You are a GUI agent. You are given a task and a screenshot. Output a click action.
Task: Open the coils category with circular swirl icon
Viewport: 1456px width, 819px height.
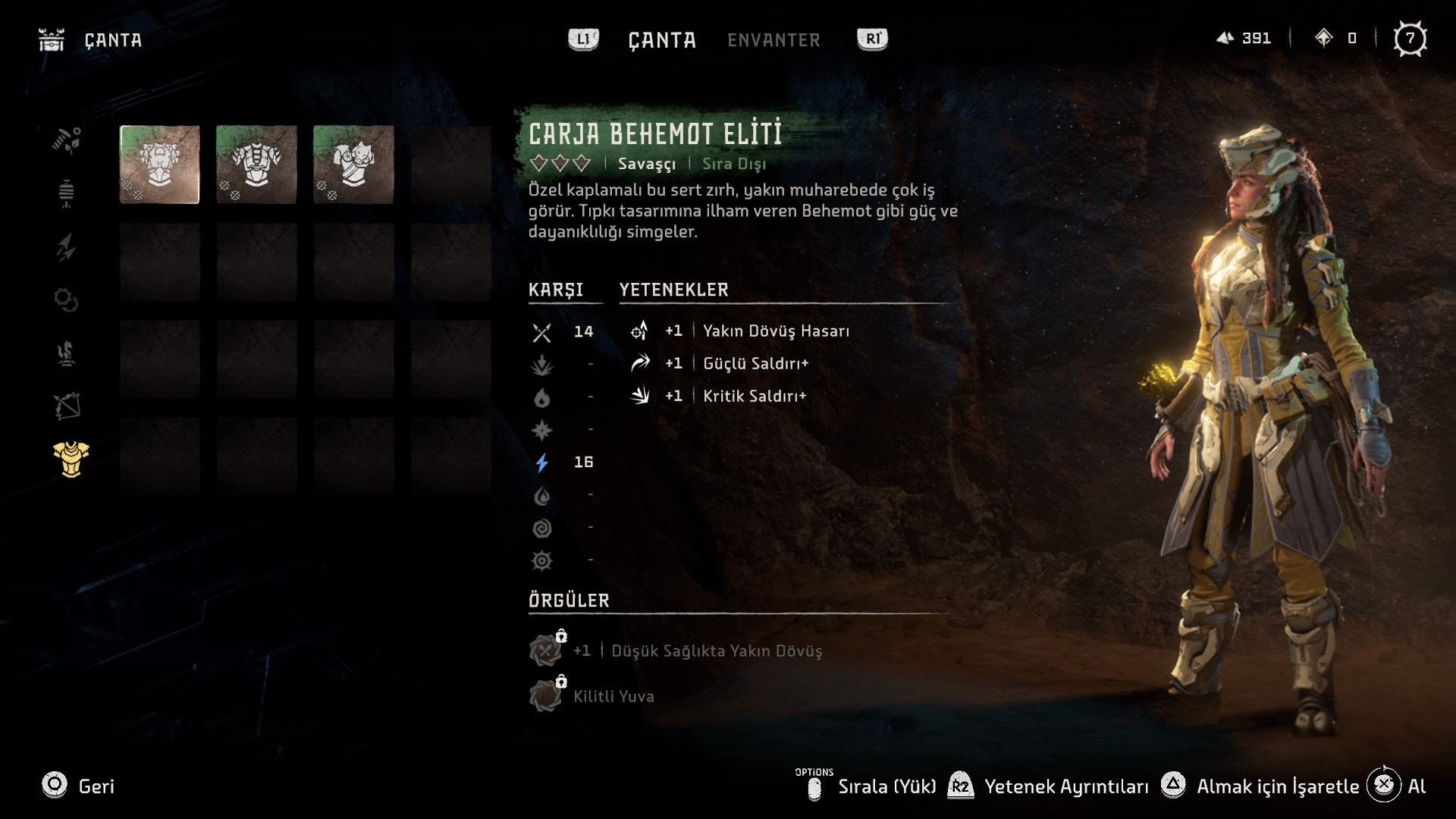tap(67, 300)
